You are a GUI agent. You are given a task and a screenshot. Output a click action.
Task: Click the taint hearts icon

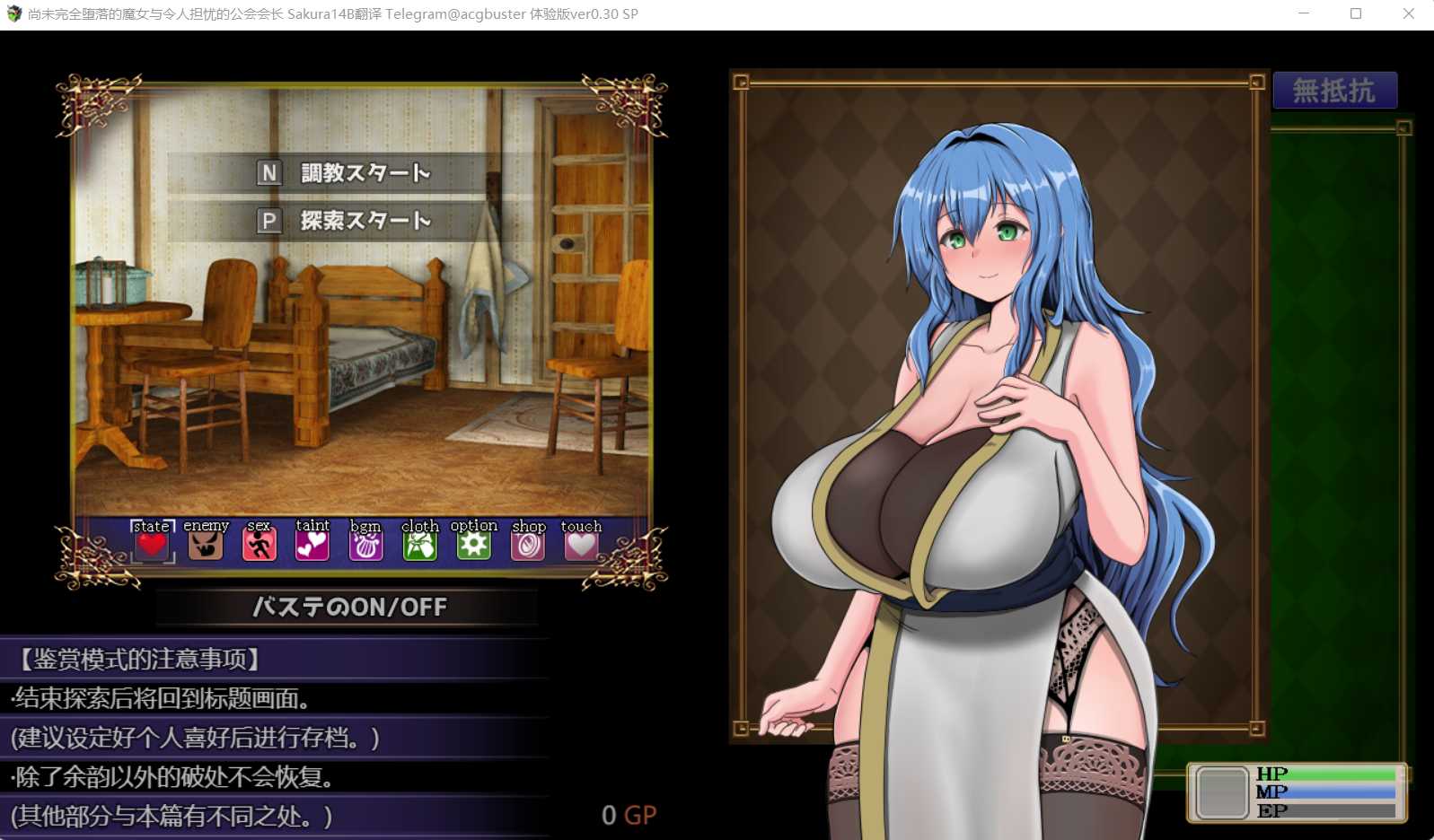coord(312,544)
